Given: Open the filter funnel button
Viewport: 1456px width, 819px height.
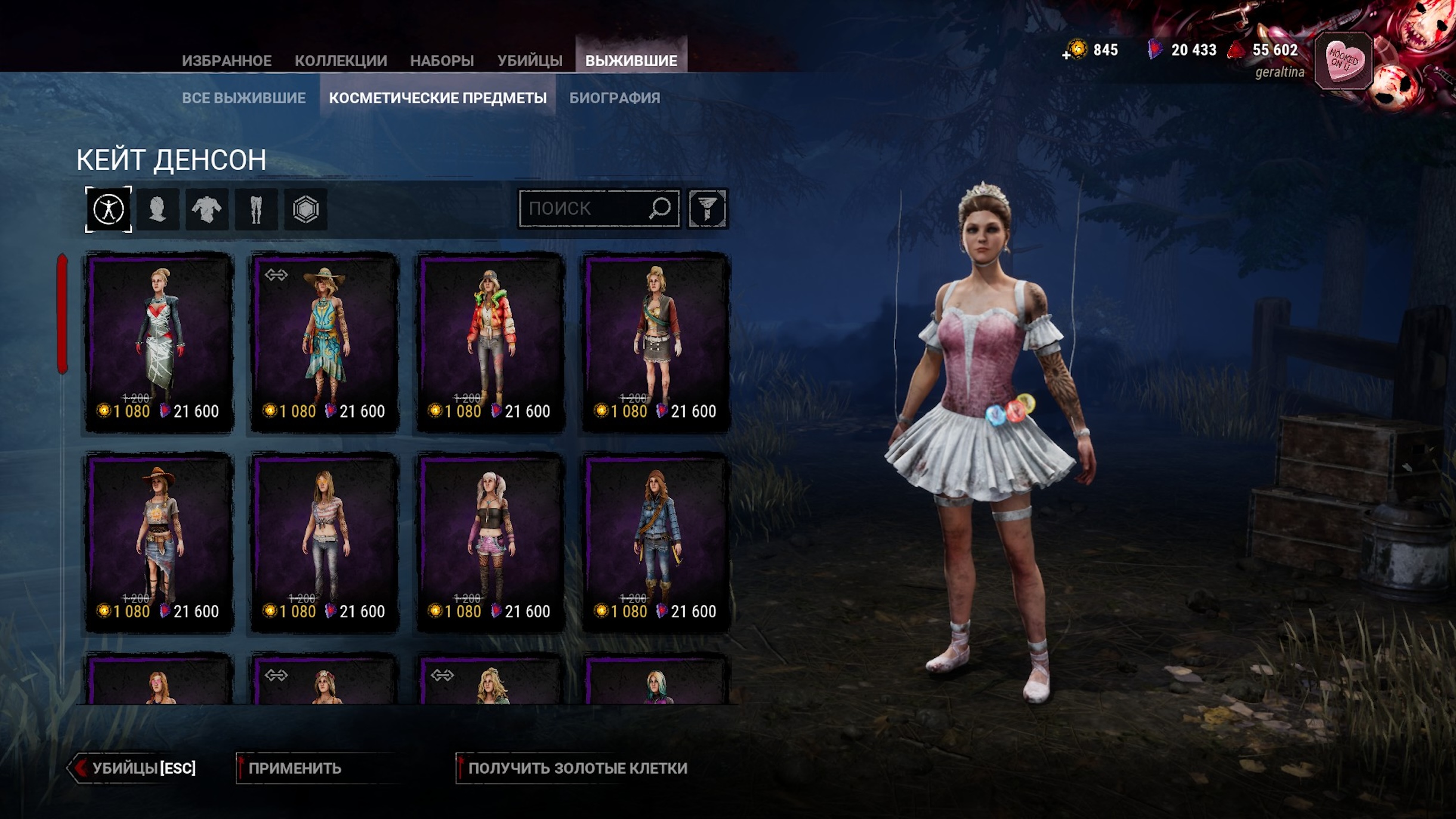Looking at the screenshot, I should (707, 209).
